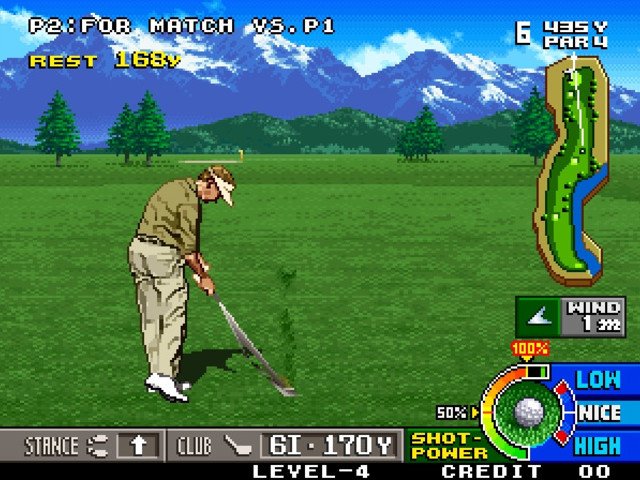
Task: Choose the NICE shot height option
Action: [599, 412]
